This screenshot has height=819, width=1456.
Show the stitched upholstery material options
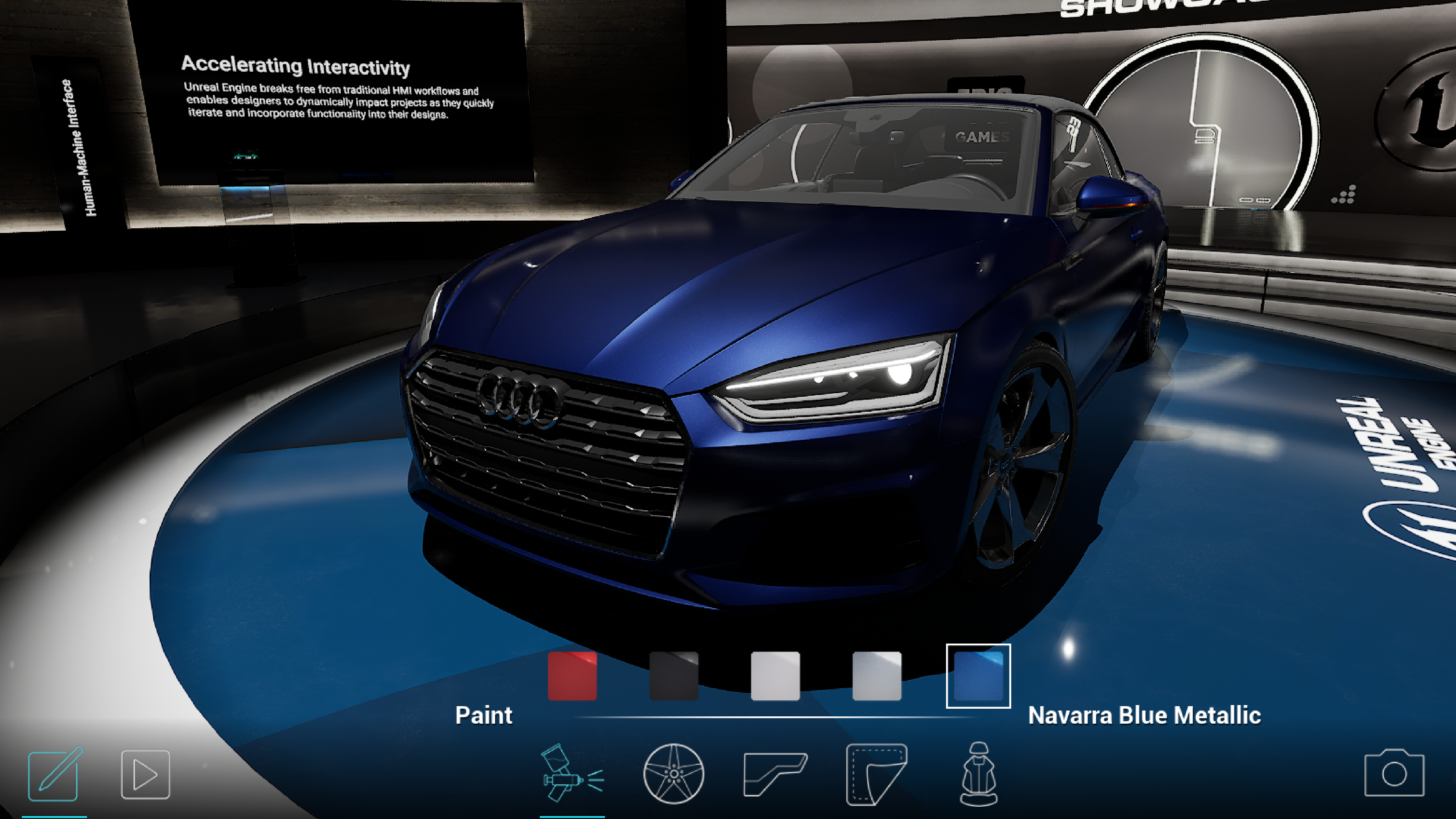click(876, 773)
